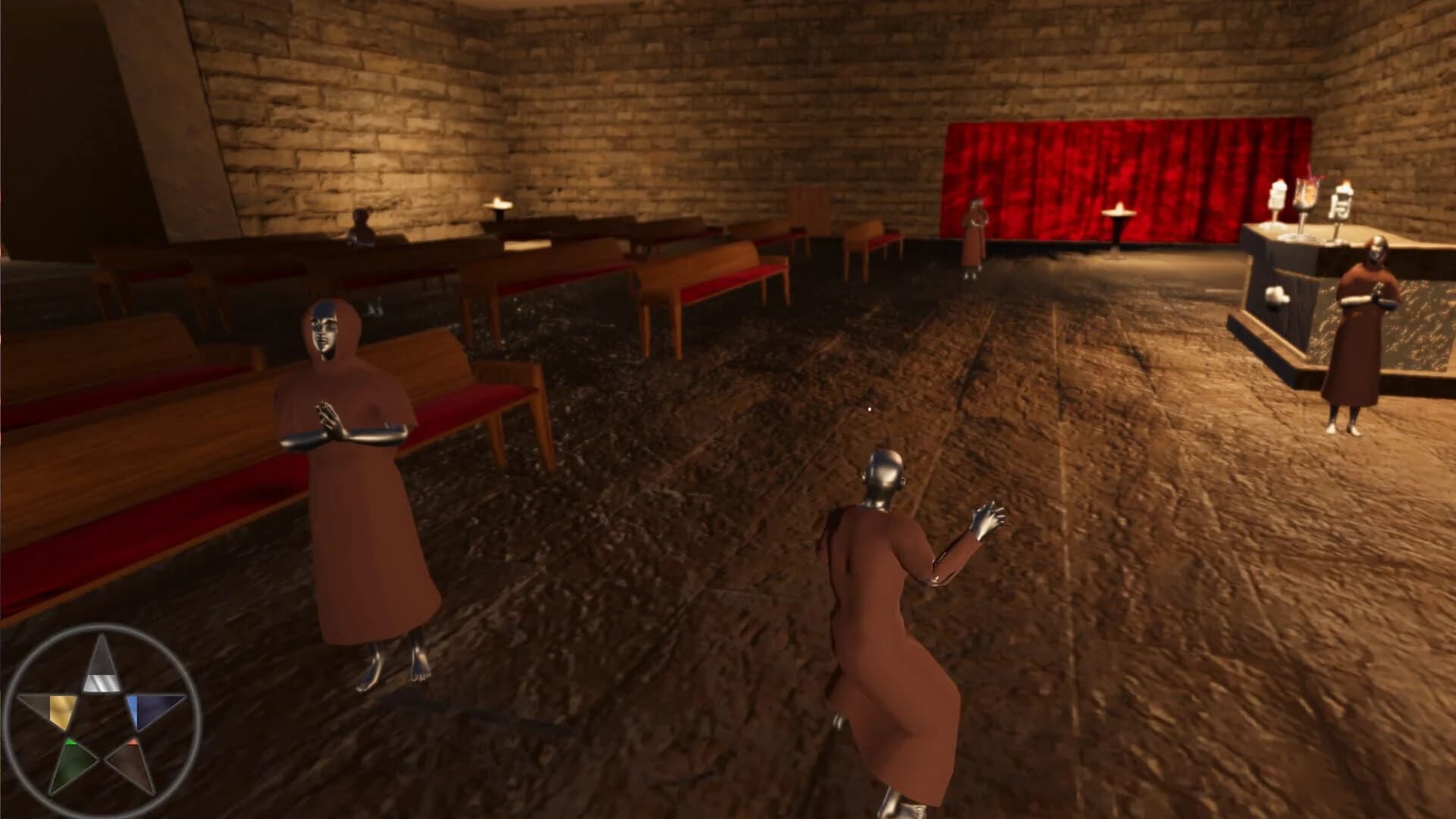Click the yellow color segment of the pentagram
Viewport: 1456px width, 819px height.
coord(62,708)
